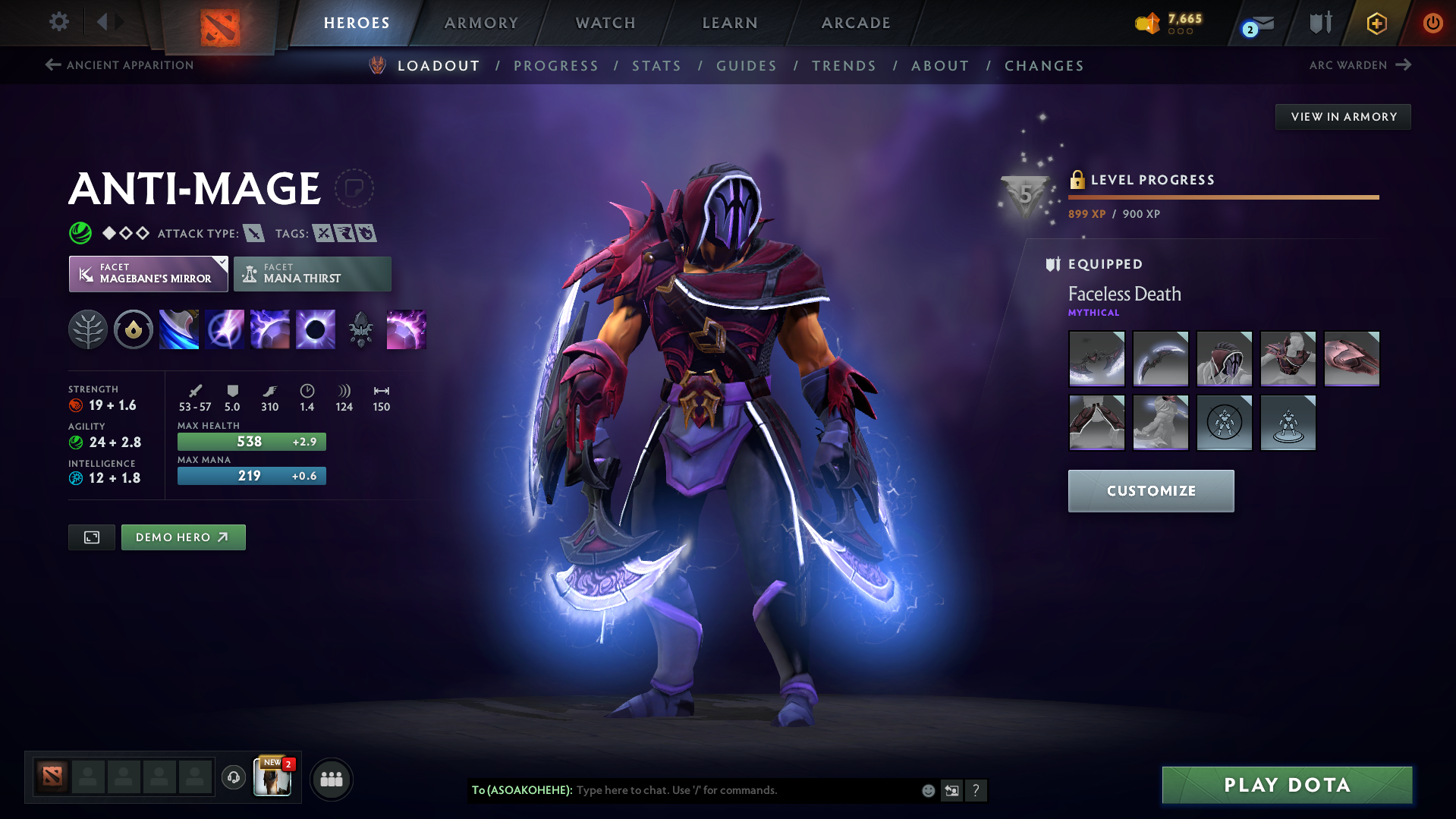Click the chat input field
The image size is (1456, 819).
[x=721, y=790]
